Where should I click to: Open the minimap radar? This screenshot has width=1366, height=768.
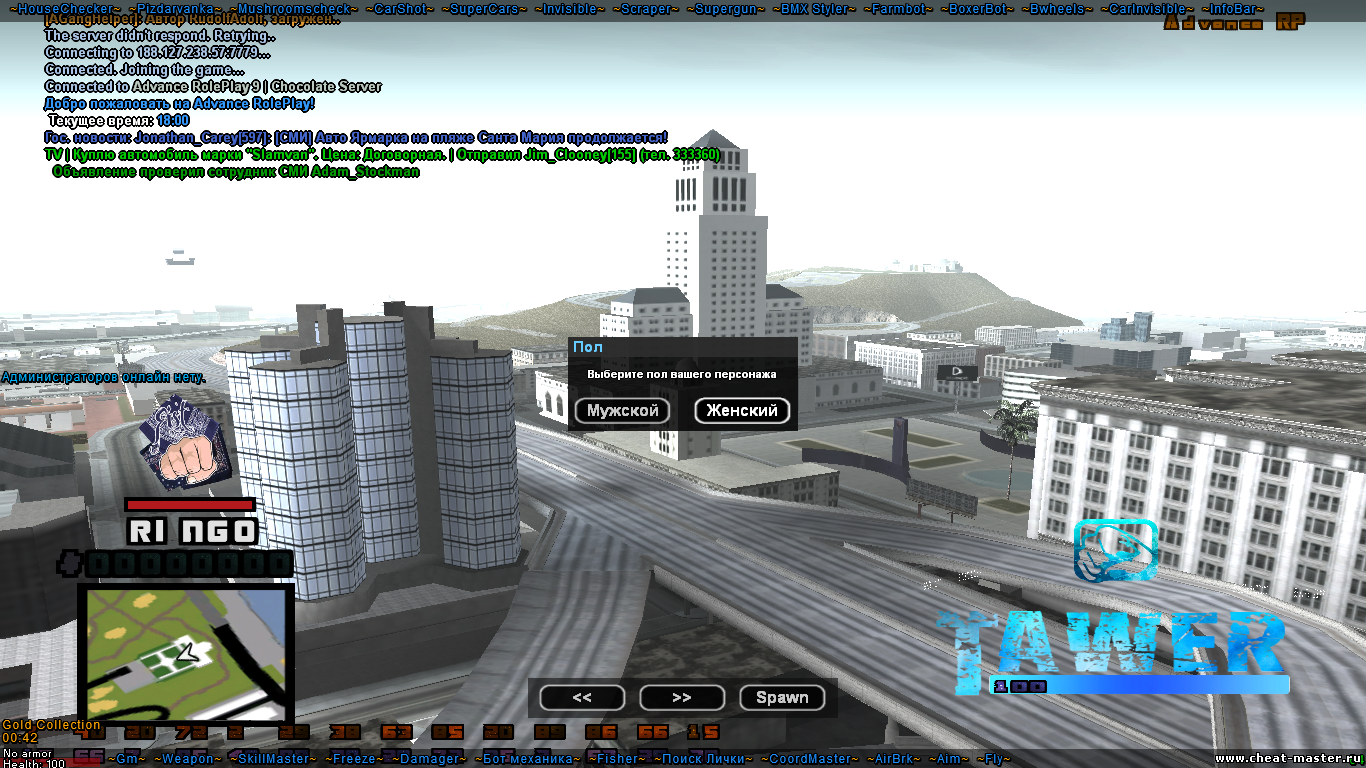point(185,654)
